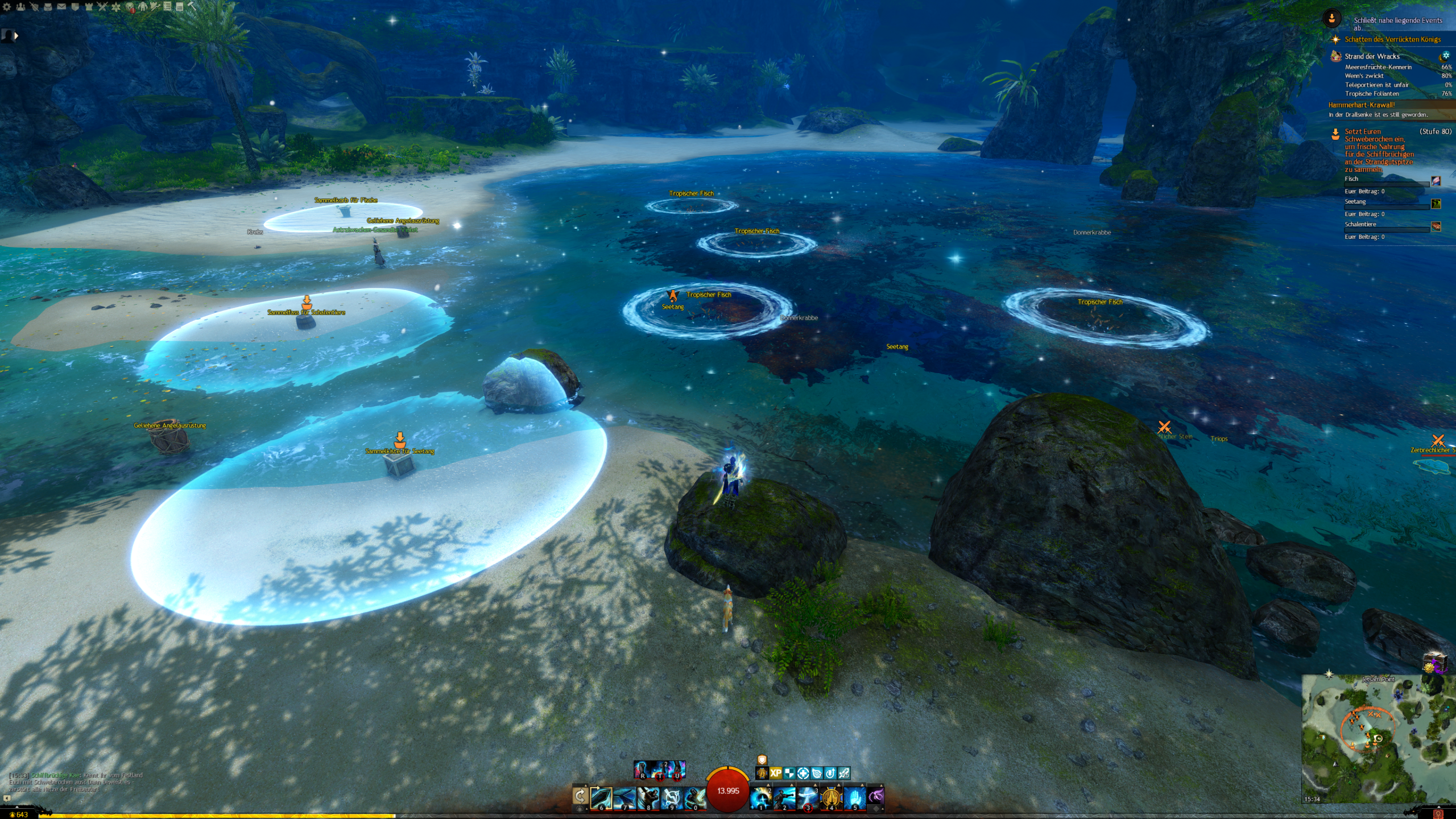This screenshot has height=819, width=1456.
Task: Click the weapon swap button
Action: (x=580, y=796)
